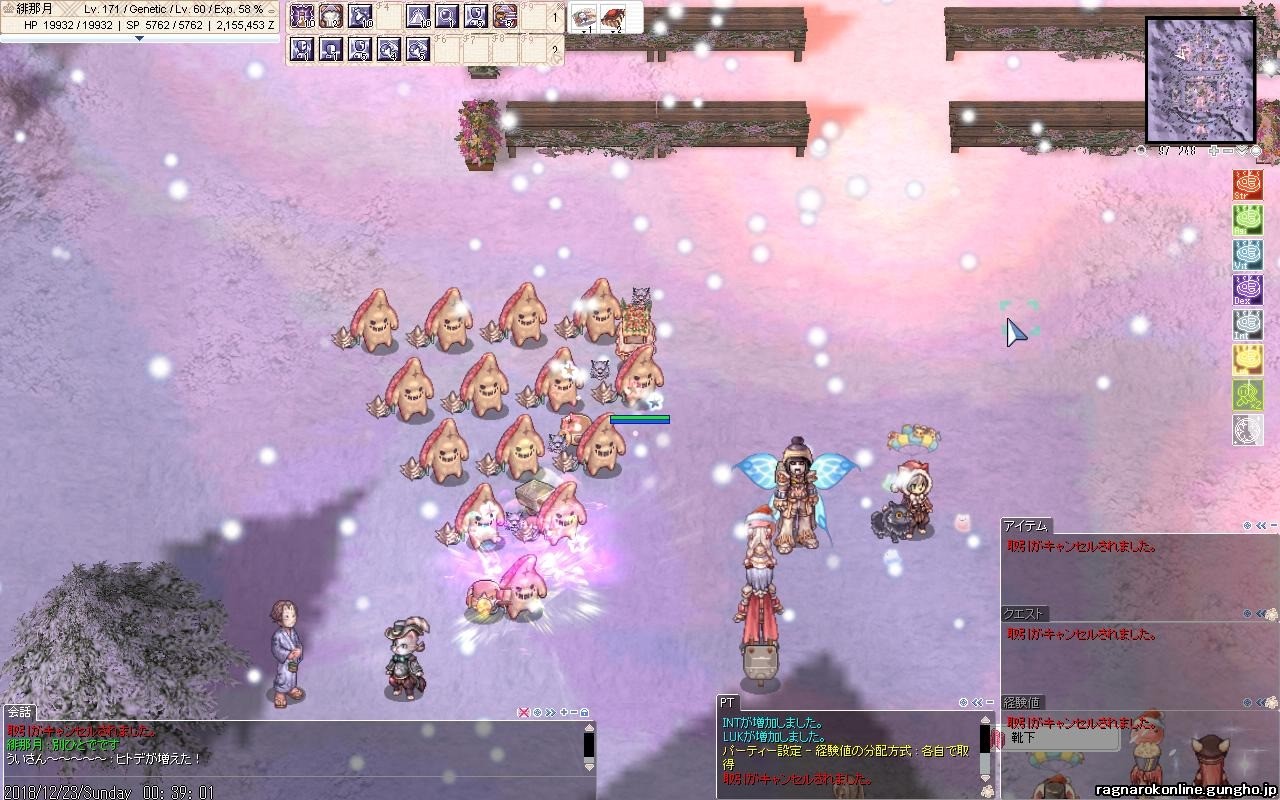Activate the potion skill in the first hotbar slot
This screenshot has height=800, width=1280.
301,16
